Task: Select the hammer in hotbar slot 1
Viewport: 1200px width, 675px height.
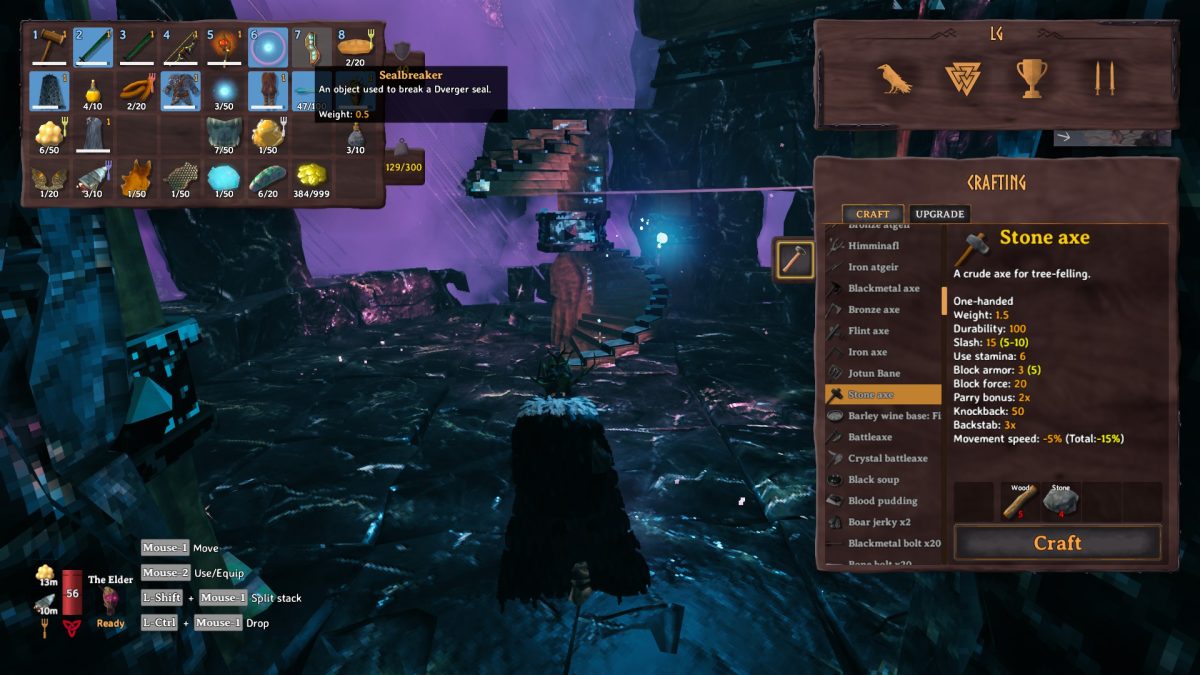Action: coord(50,47)
